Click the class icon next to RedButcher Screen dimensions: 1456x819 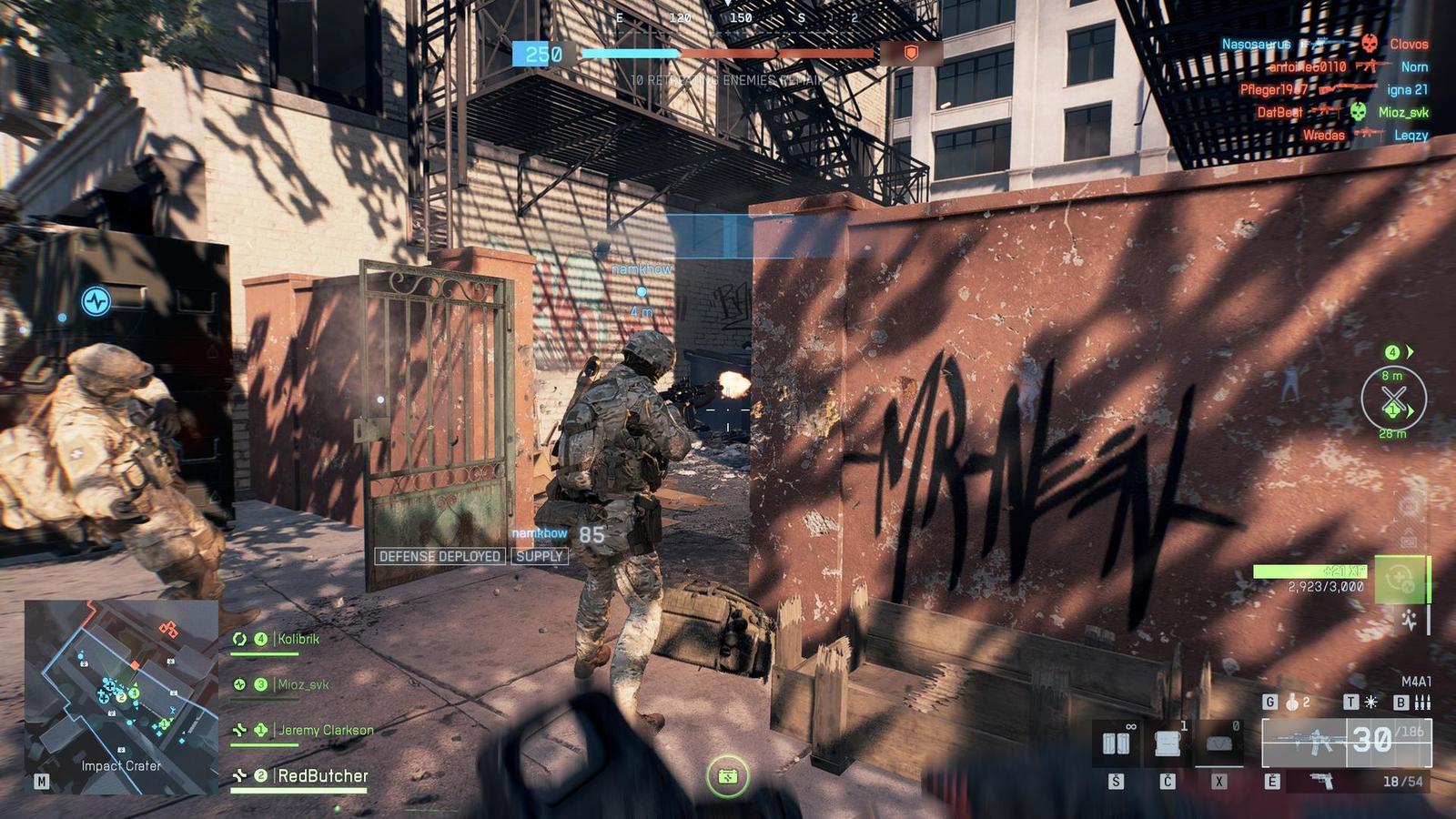coord(239,774)
